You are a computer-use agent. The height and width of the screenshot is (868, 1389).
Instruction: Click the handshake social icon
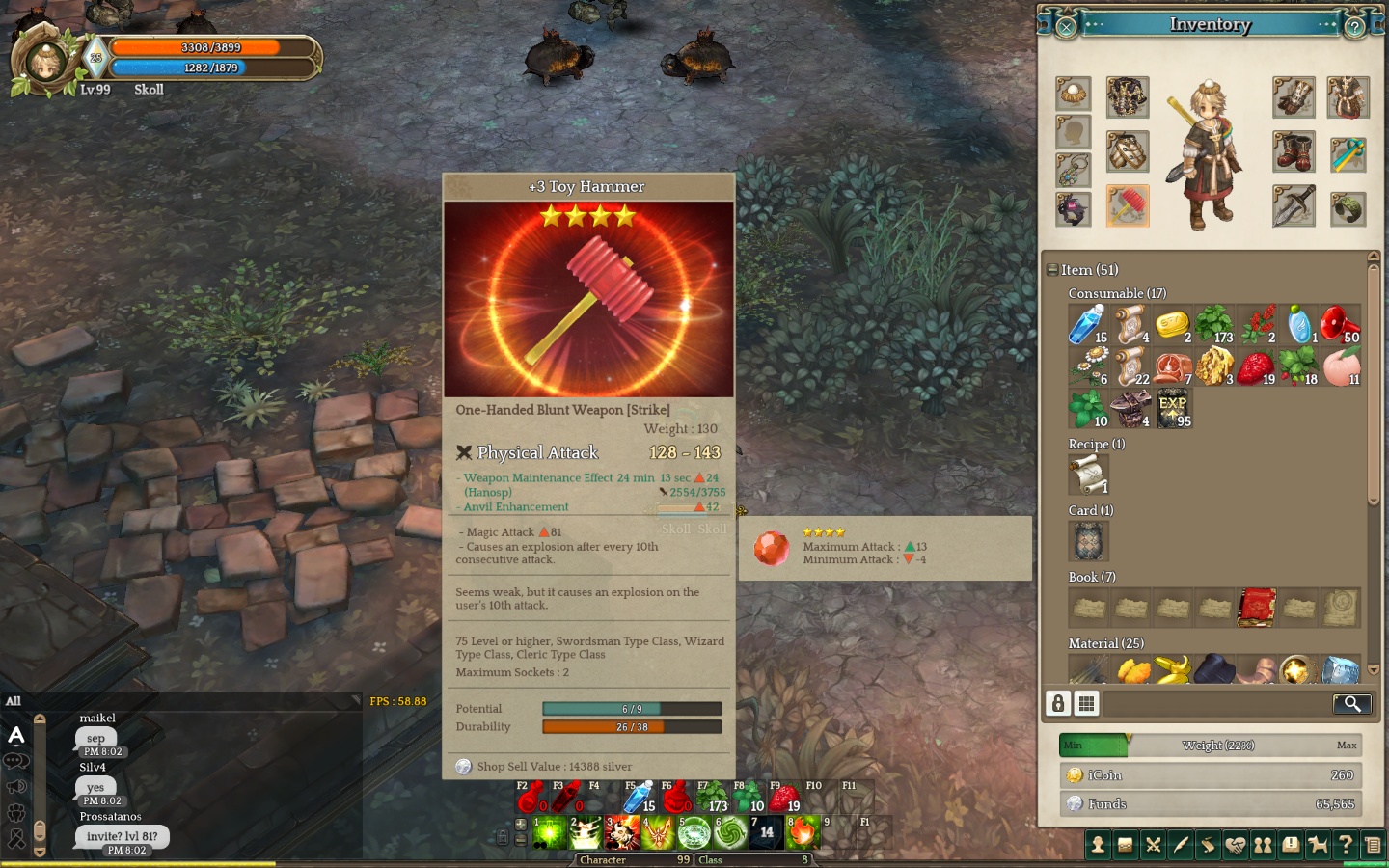click(x=1237, y=845)
